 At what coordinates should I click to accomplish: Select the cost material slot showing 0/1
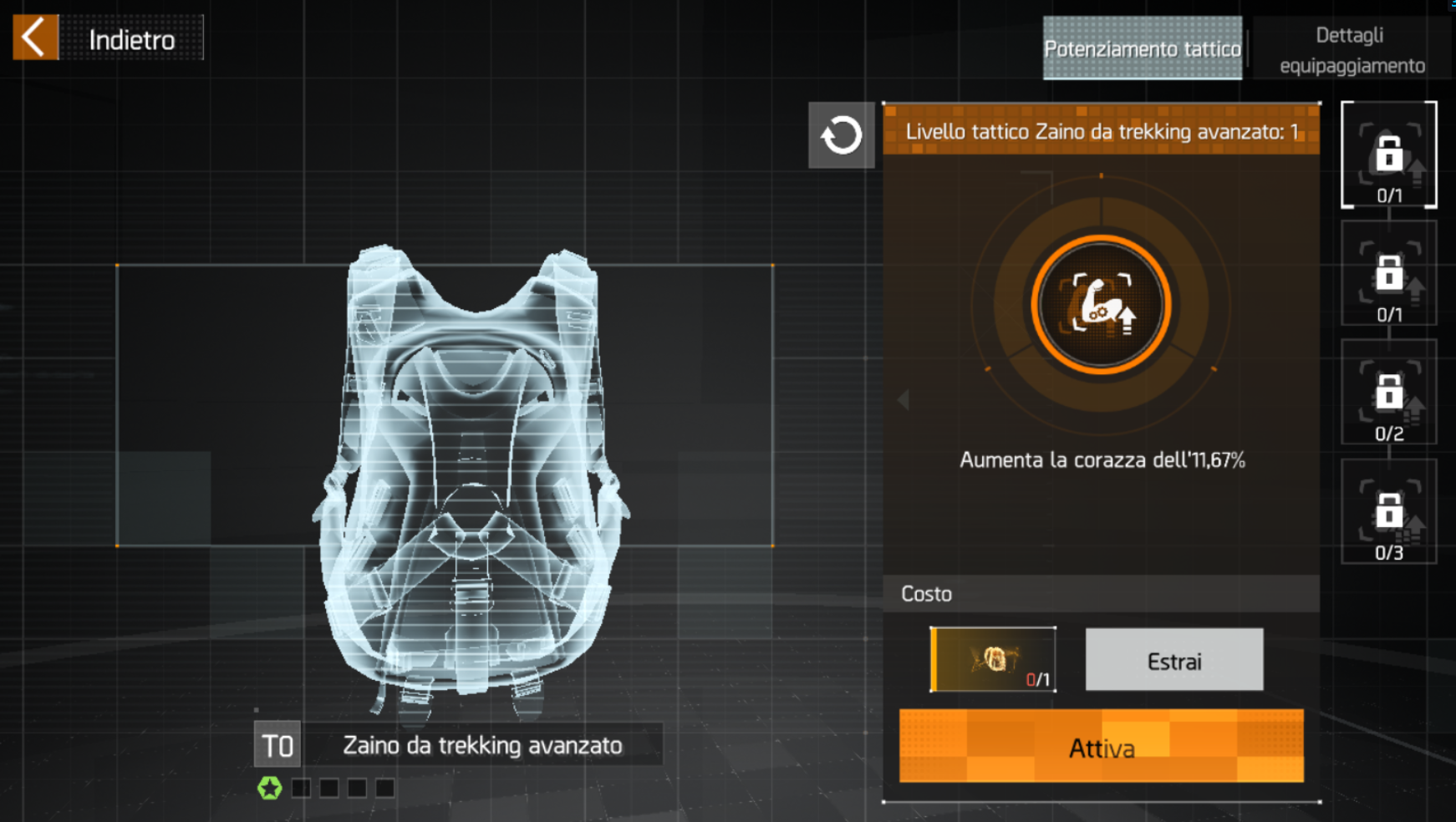[993, 660]
